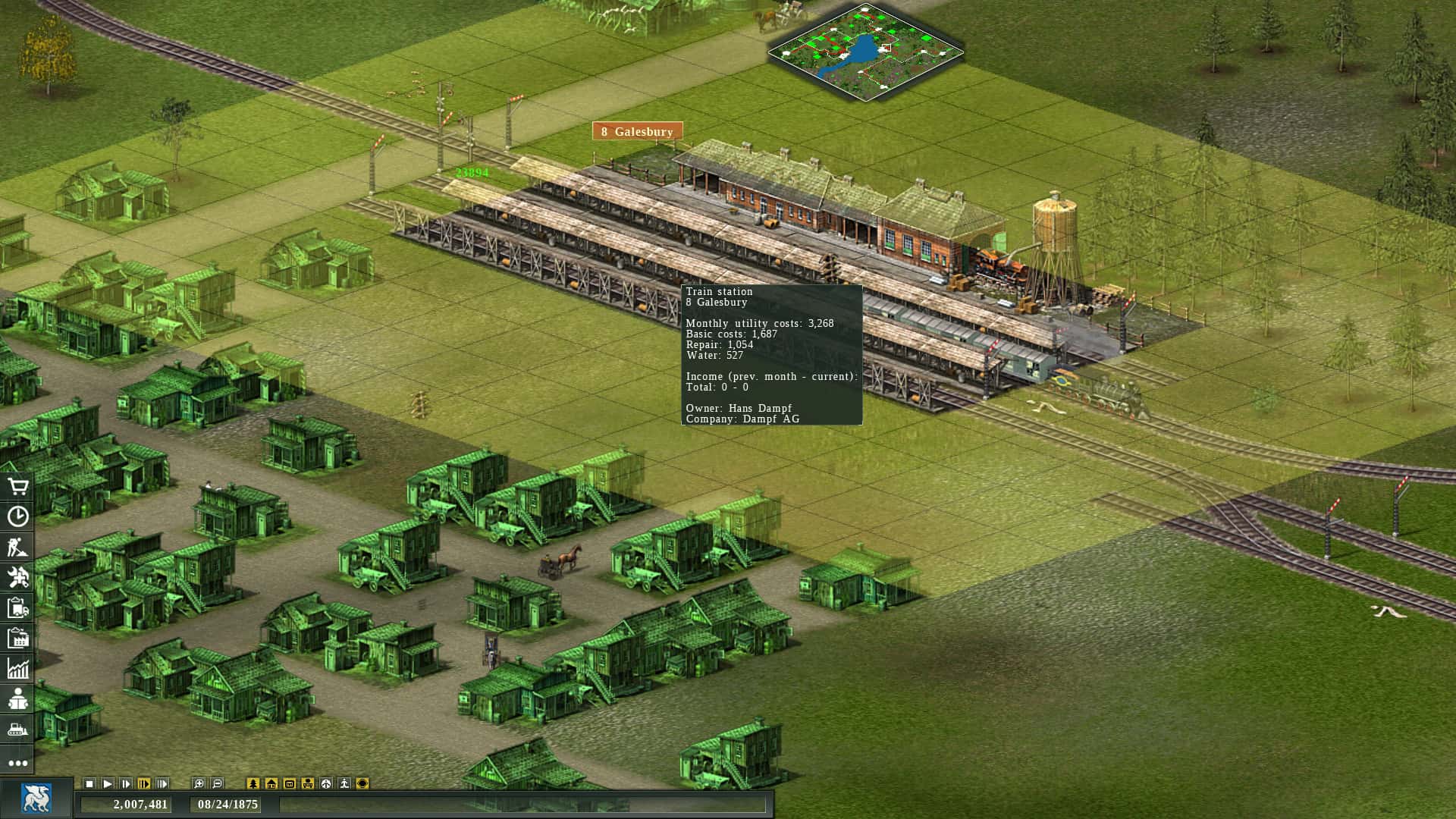This screenshot has height=819, width=1456.
Task: Click the minimap to navigate
Action: [864, 47]
